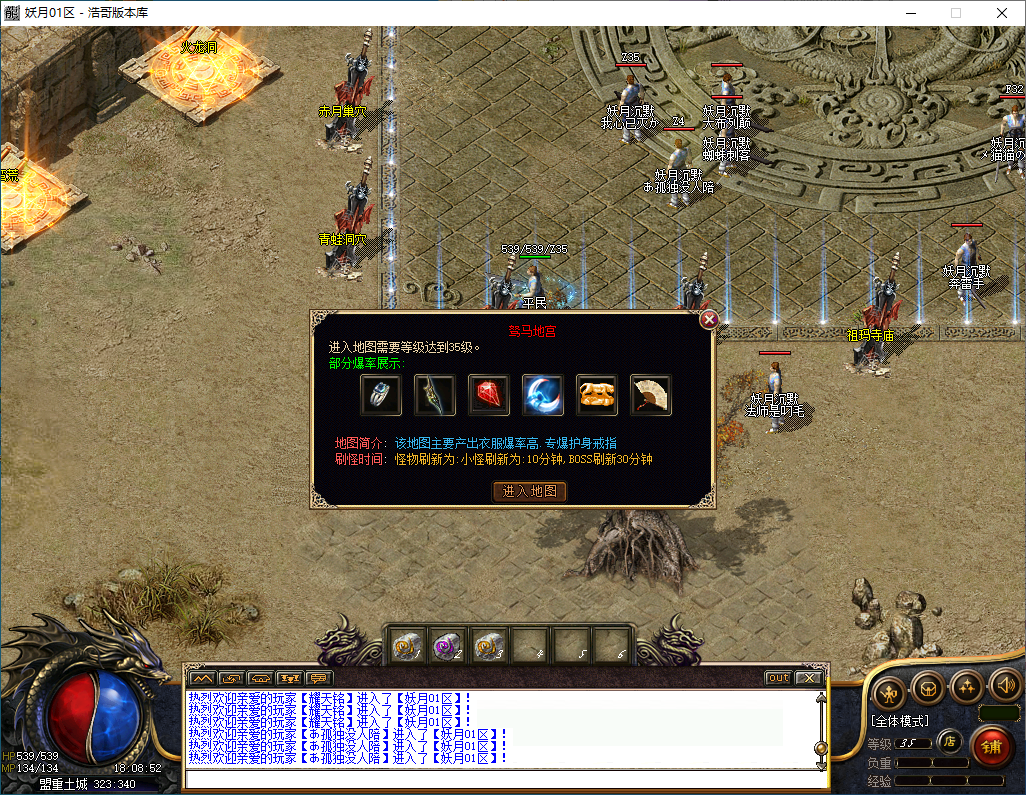Choose the blue crescent moon drop icon
The image size is (1026, 795).
click(x=543, y=395)
